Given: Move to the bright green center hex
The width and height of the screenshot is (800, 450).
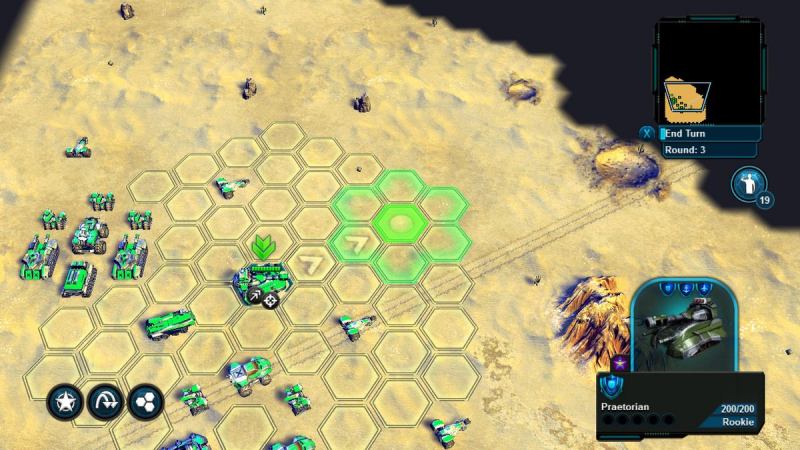Looking at the screenshot, I should tap(398, 221).
